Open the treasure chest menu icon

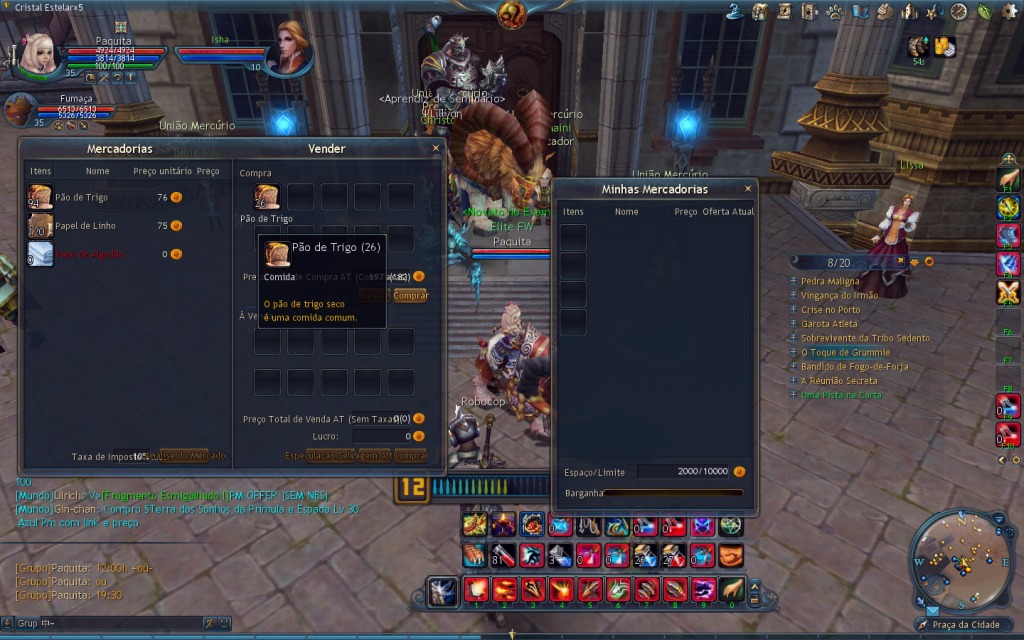pyautogui.click(x=760, y=11)
